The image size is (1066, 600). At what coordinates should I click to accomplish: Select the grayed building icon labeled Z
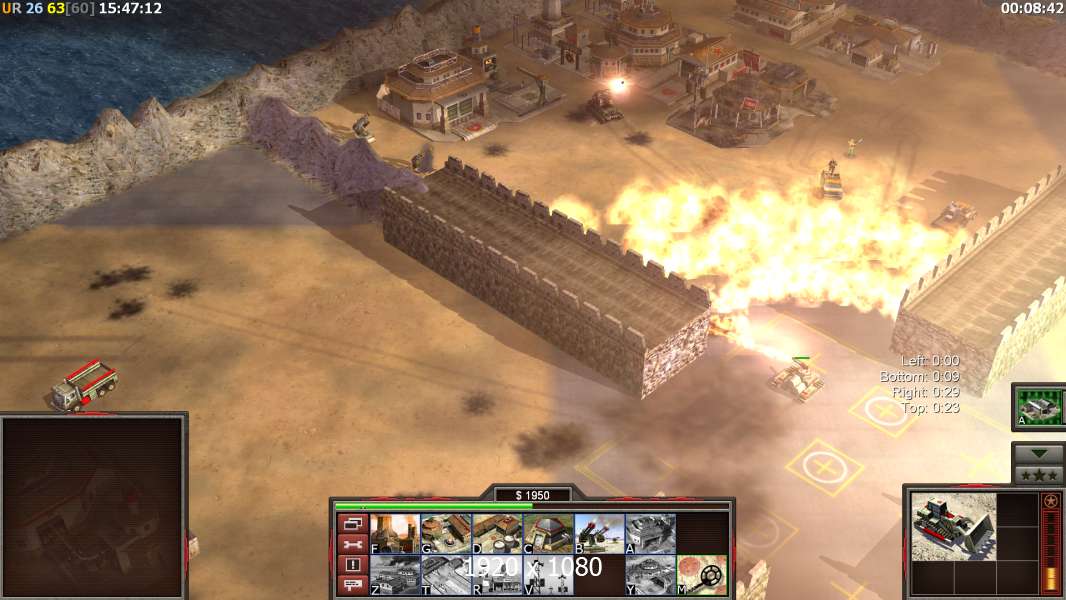pyautogui.click(x=395, y=575)
